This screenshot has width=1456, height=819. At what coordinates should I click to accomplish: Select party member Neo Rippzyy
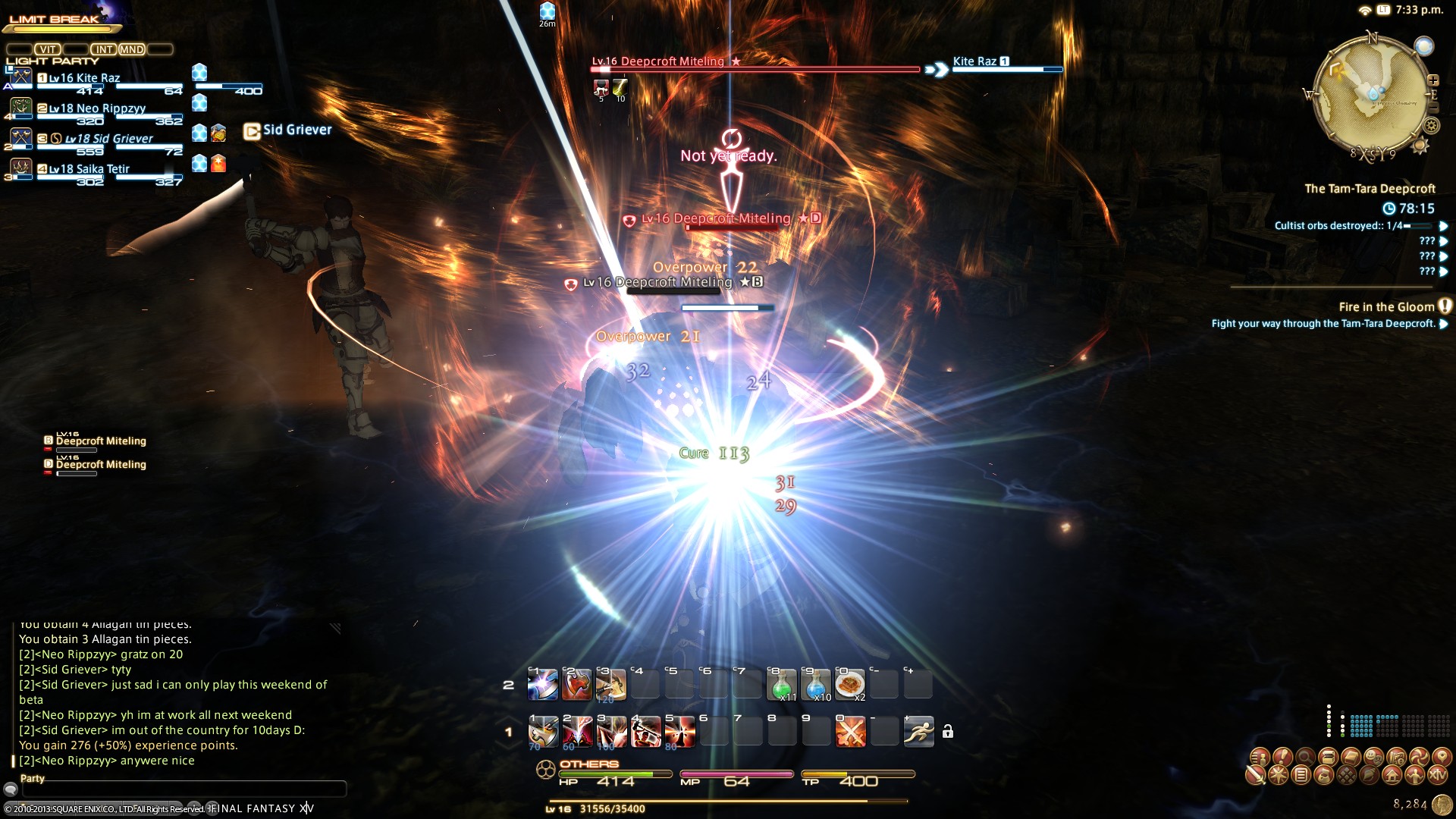(97, 108)
